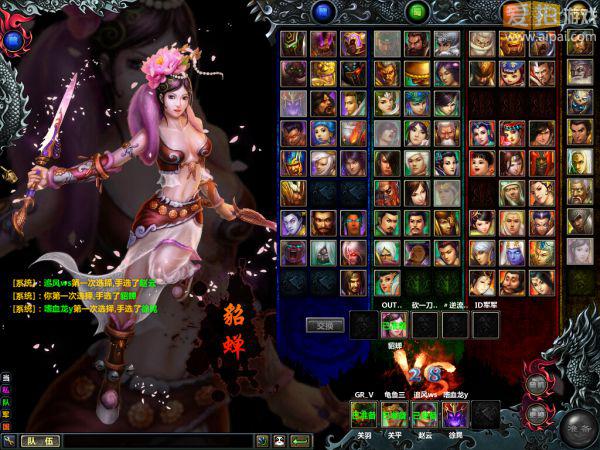This screenshot has width=600, height=450.
Task: Select 关平 hero slot in team row
Action: pyautogui.click(x=394, y=413)
